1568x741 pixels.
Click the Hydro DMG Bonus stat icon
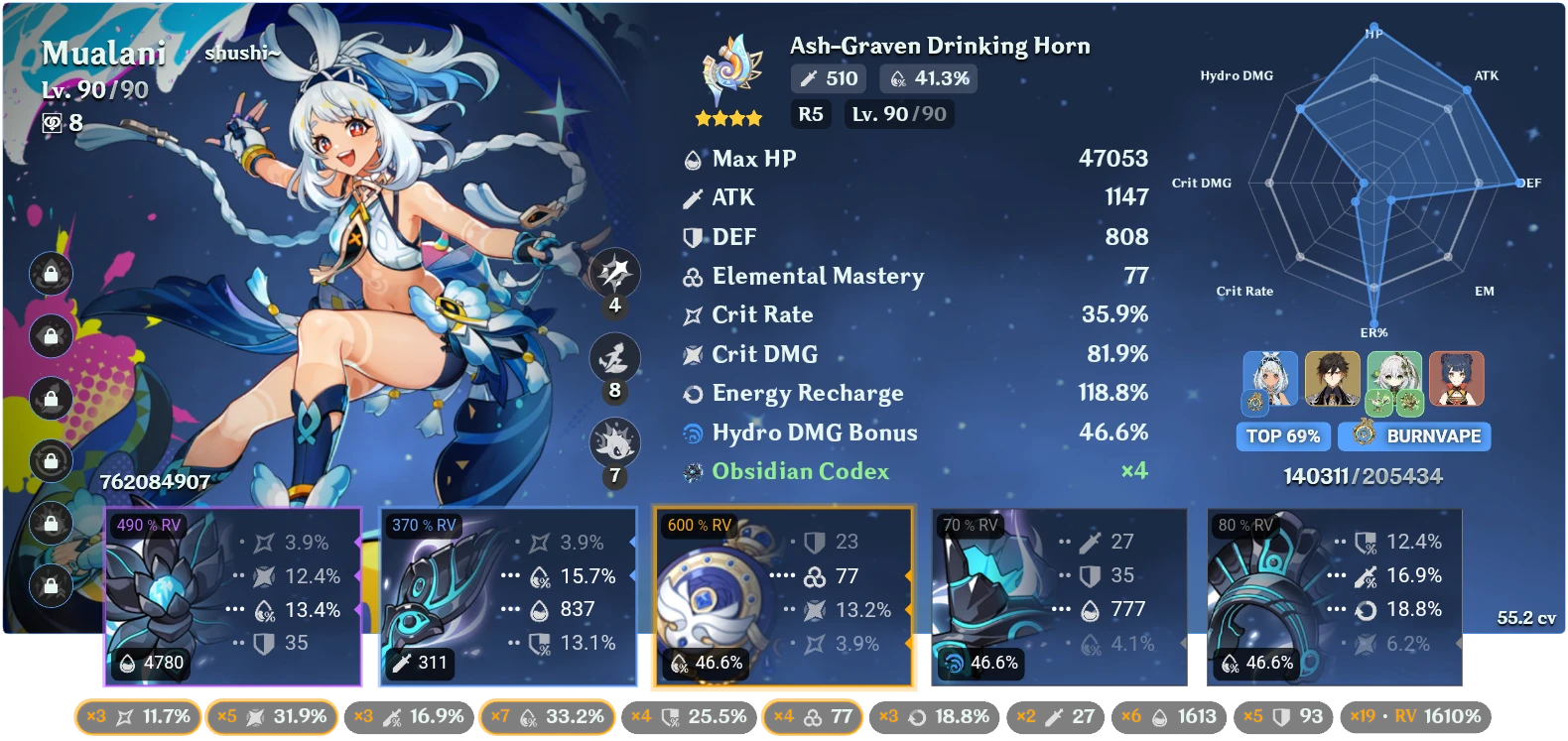coord(692,432)
